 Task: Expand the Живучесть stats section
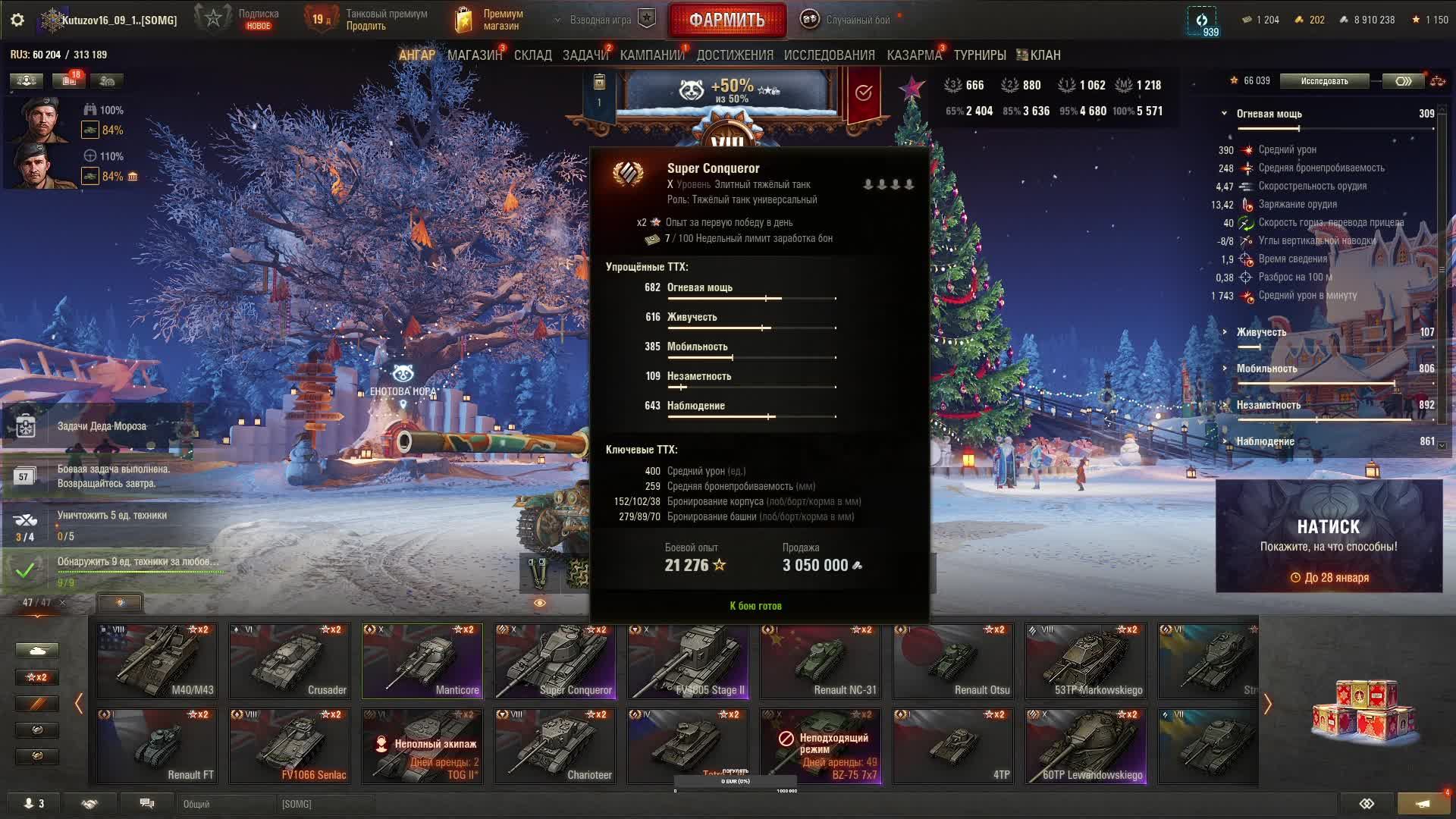coord(1260,332)
